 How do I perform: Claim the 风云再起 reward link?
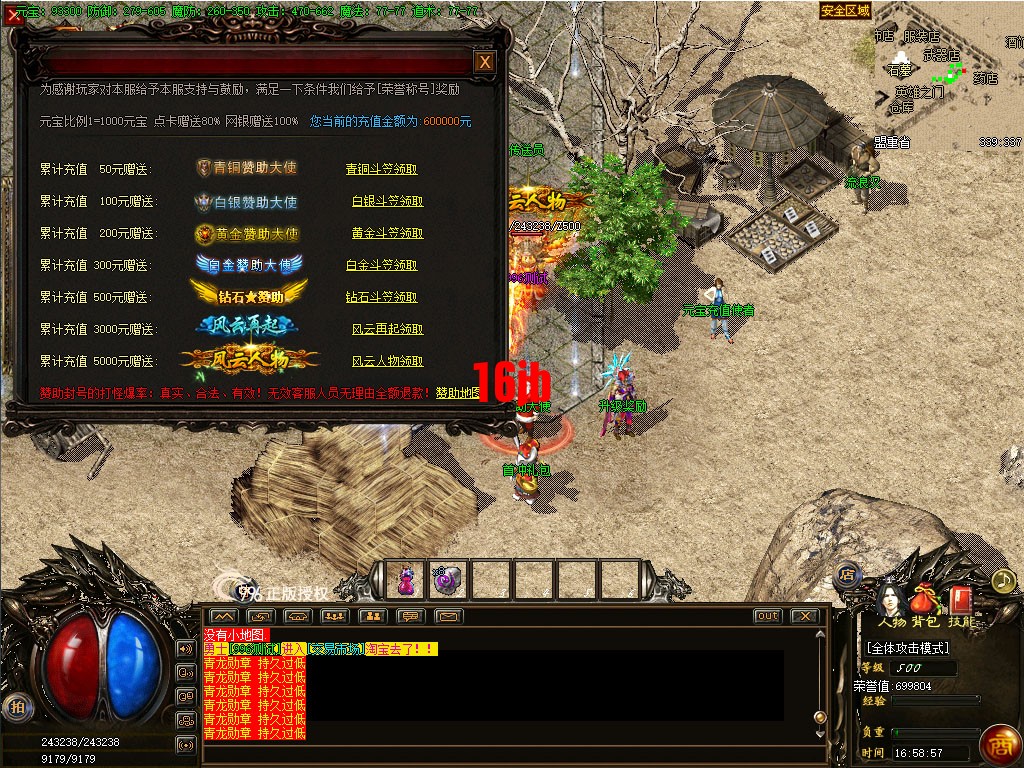tap(387, 330)
